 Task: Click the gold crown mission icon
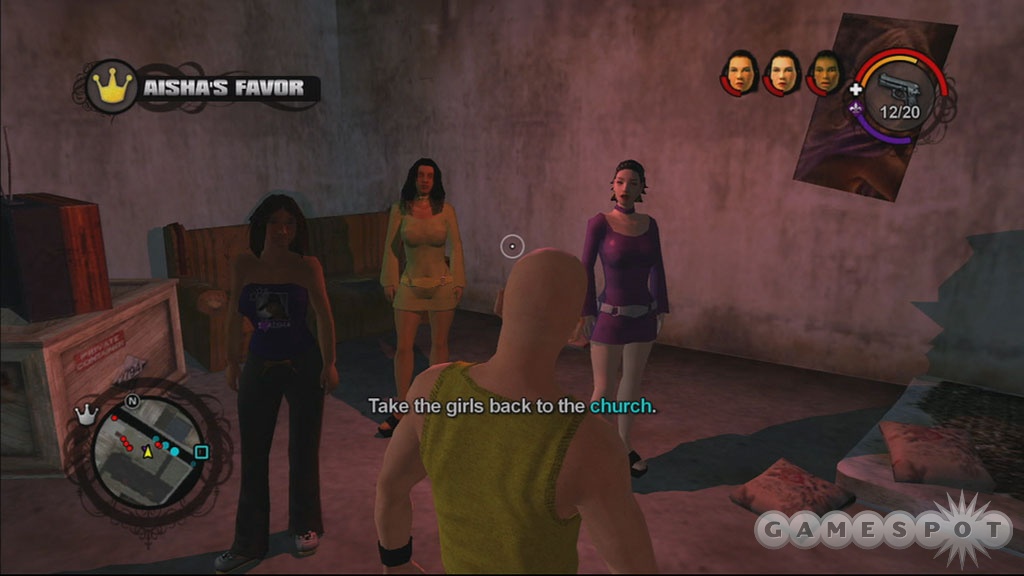click(112, 86)
